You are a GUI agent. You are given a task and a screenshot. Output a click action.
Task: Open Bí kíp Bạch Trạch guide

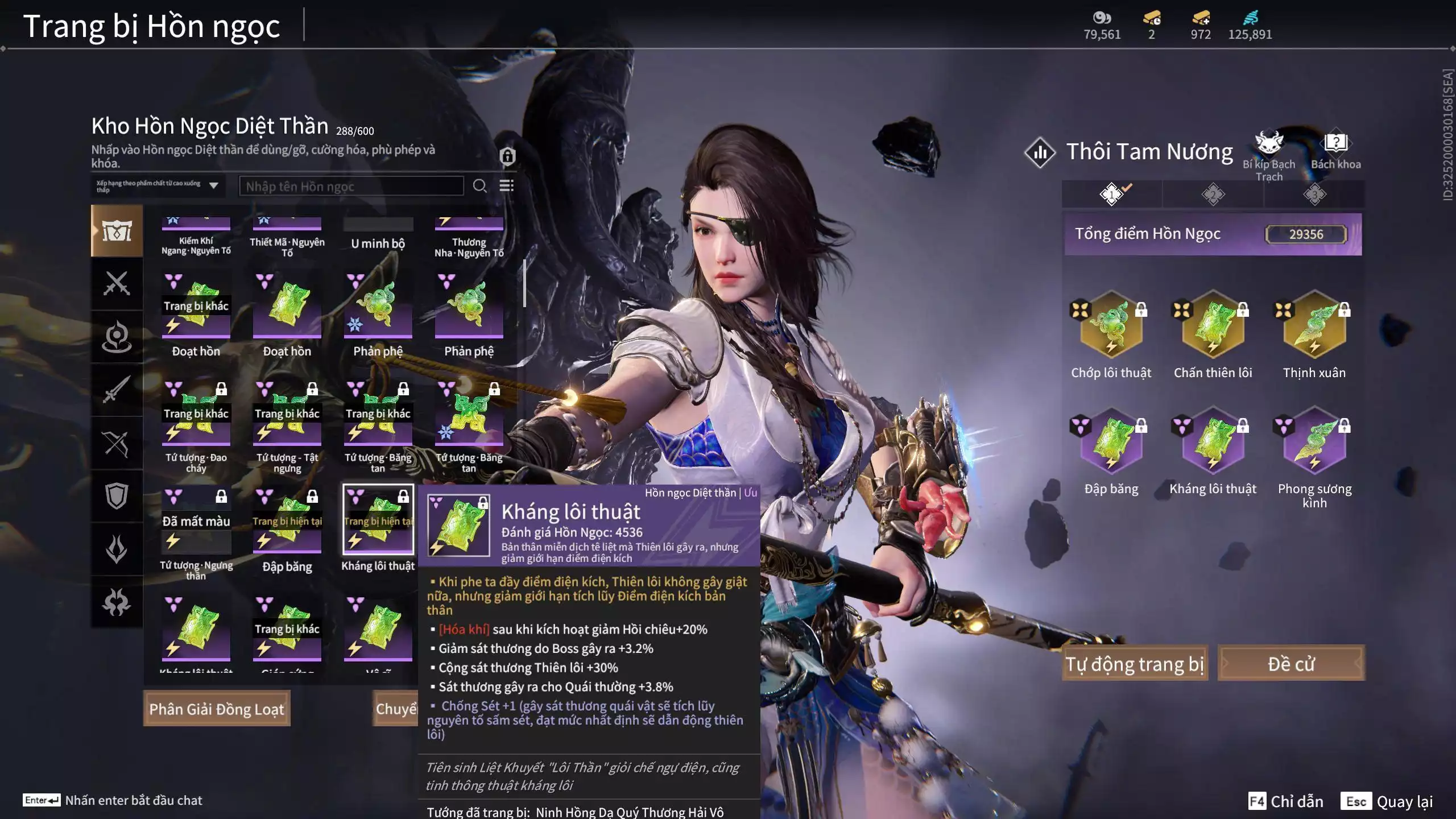(1269, 155)
